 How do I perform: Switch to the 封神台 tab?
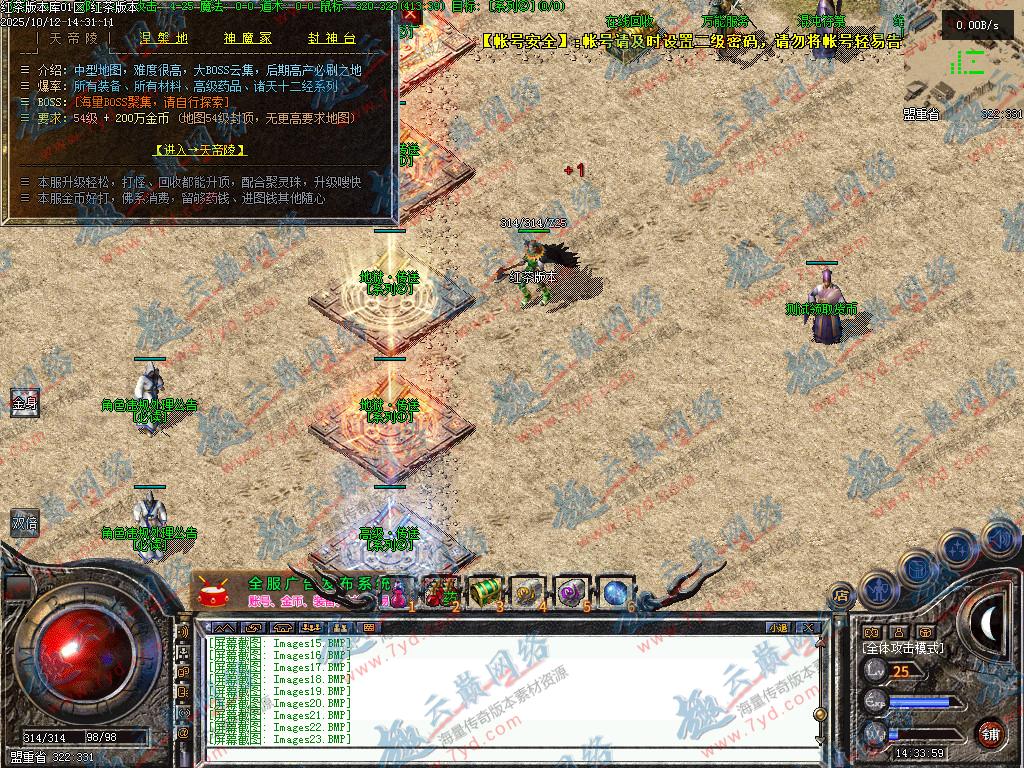(332, 39)
